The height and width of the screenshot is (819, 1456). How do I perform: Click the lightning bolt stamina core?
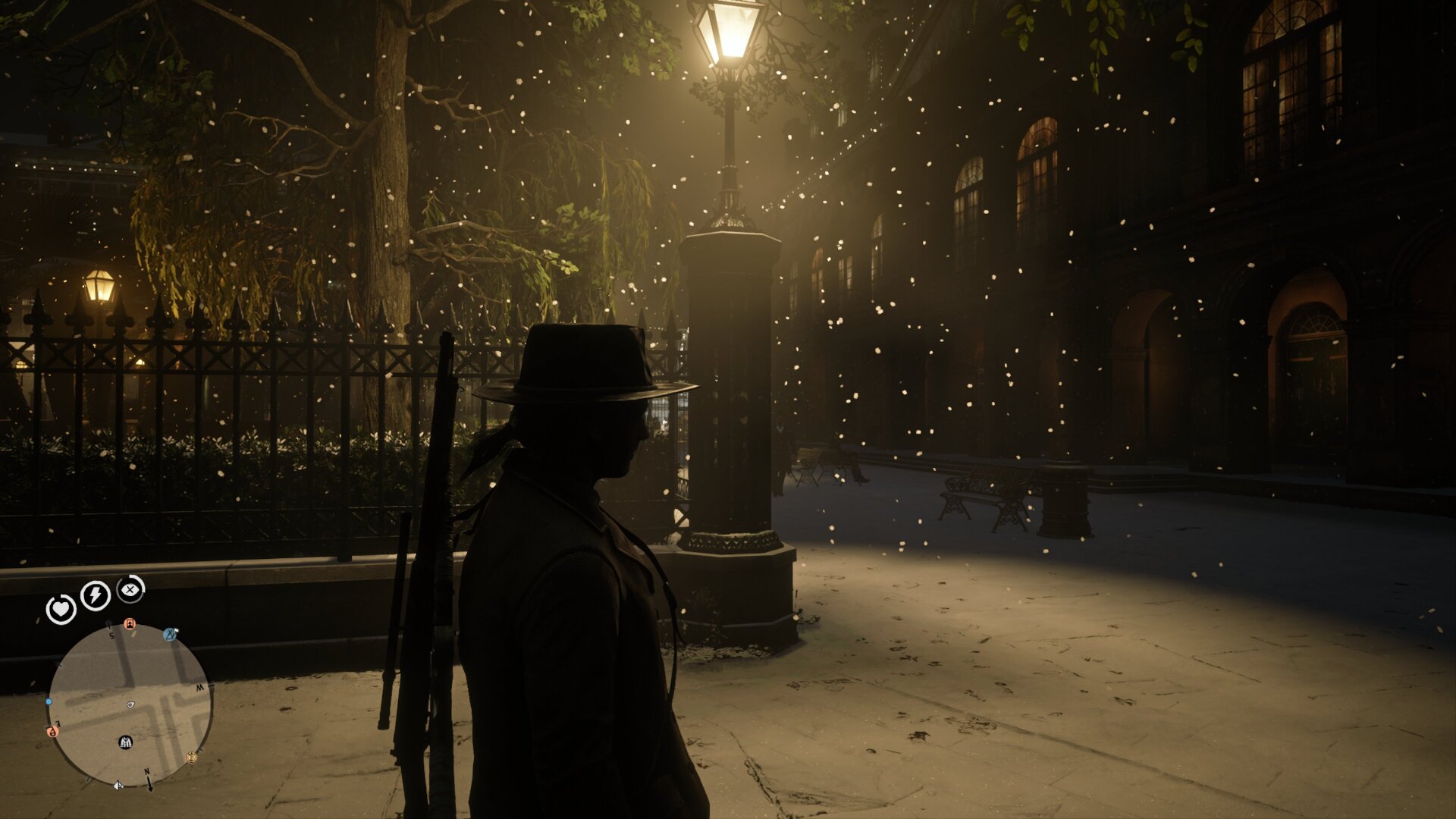tap(96, 595)
